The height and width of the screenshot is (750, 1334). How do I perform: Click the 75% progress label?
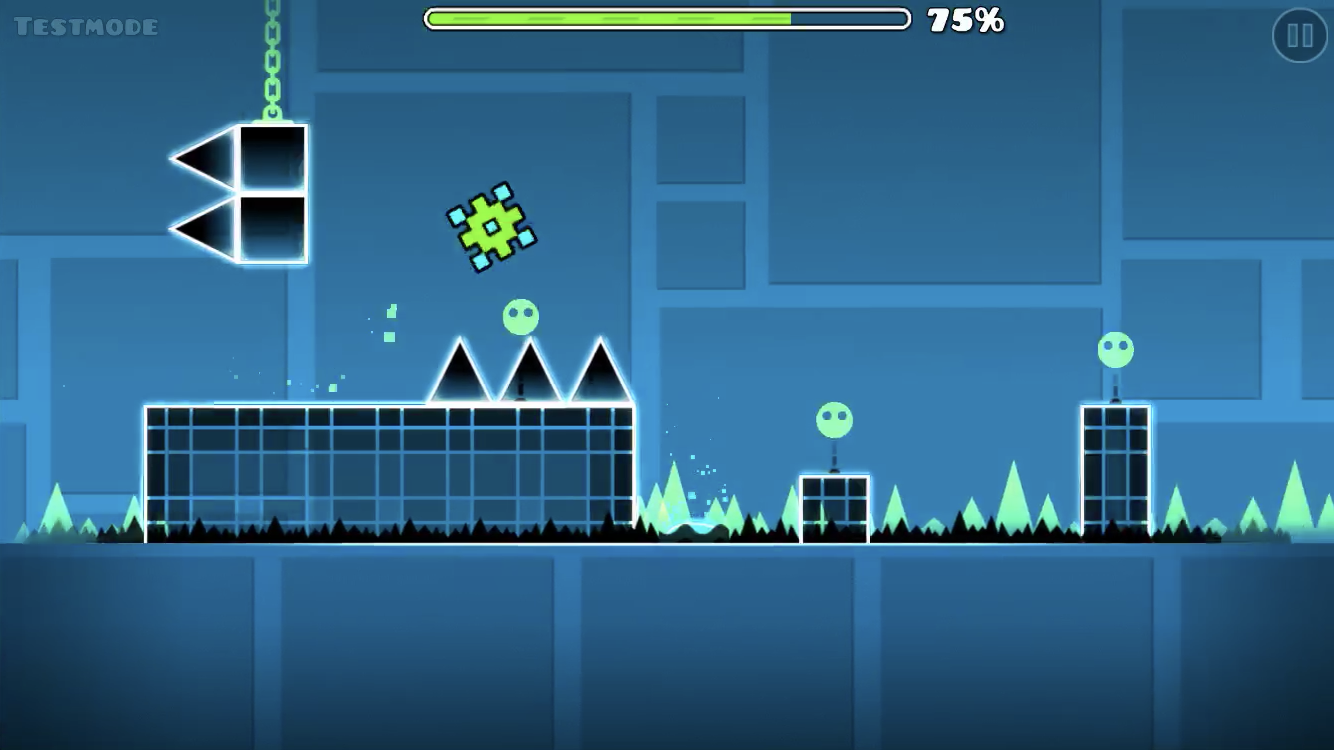[x=966, y=20]
